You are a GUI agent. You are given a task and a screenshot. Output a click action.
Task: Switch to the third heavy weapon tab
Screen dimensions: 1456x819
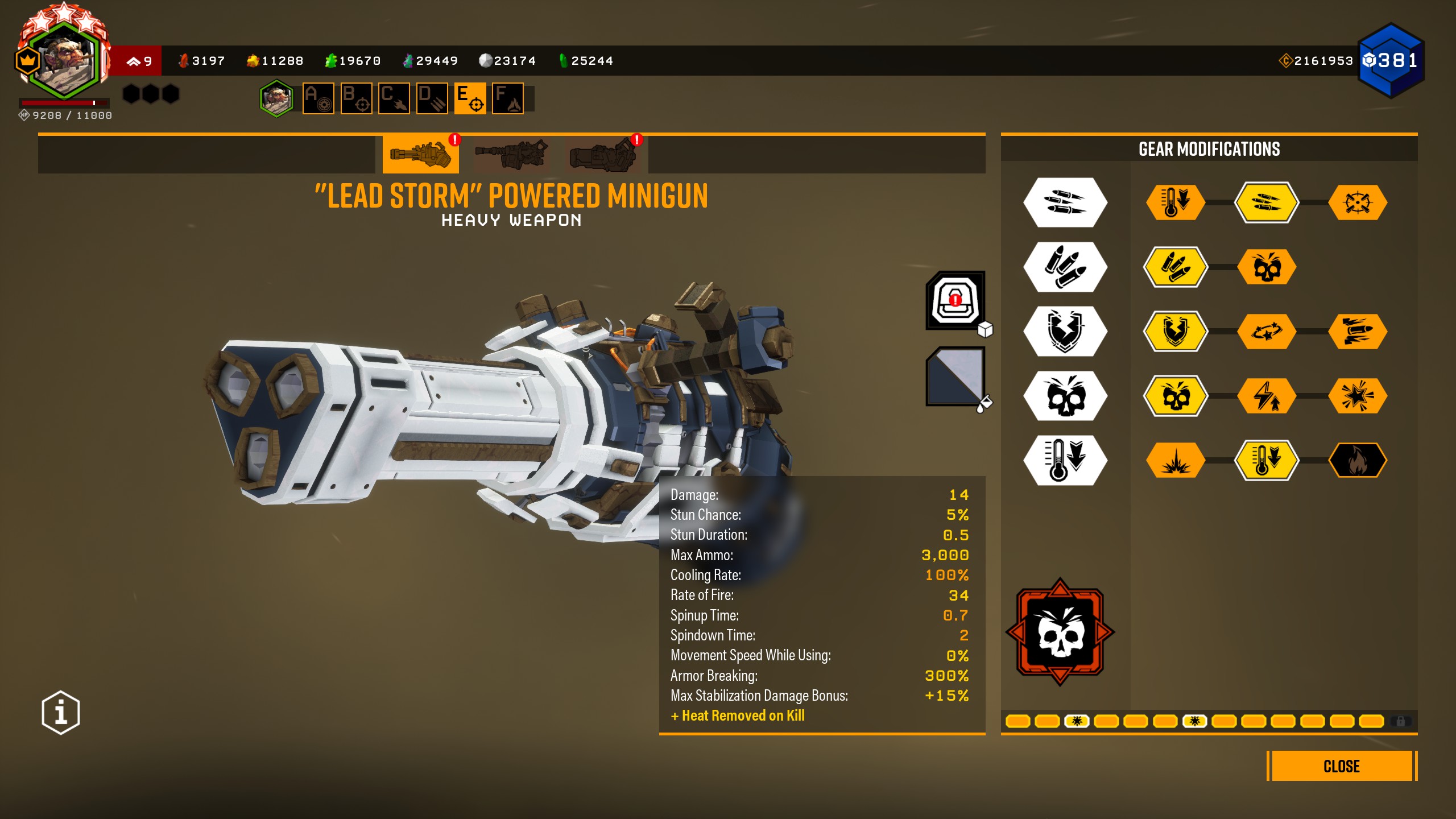coord(602,154)
